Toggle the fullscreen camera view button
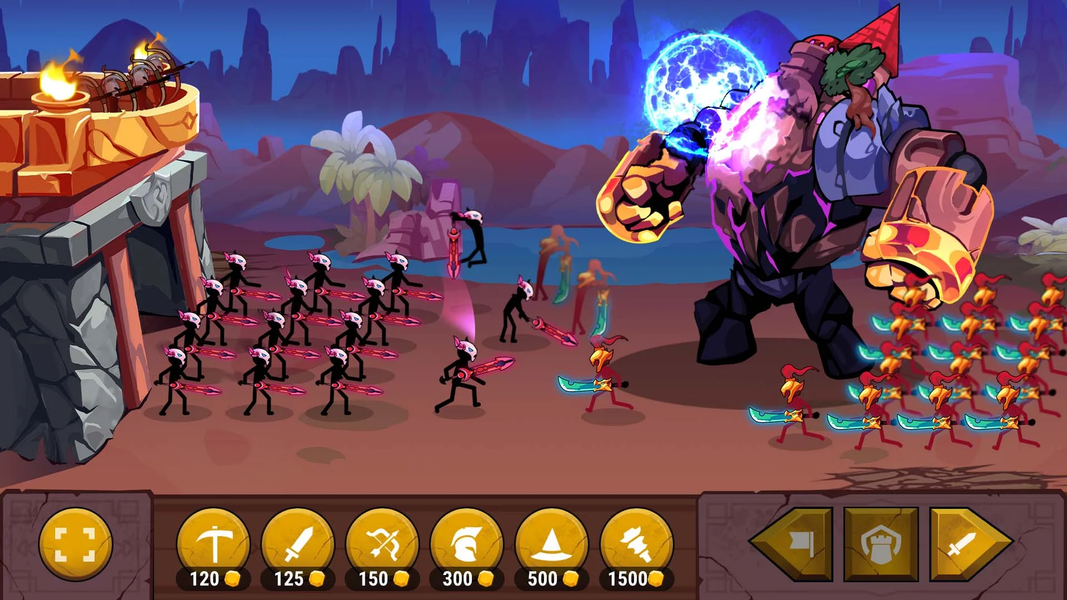The width and height of the screenshot is (1067, 600). coord(75,544)
